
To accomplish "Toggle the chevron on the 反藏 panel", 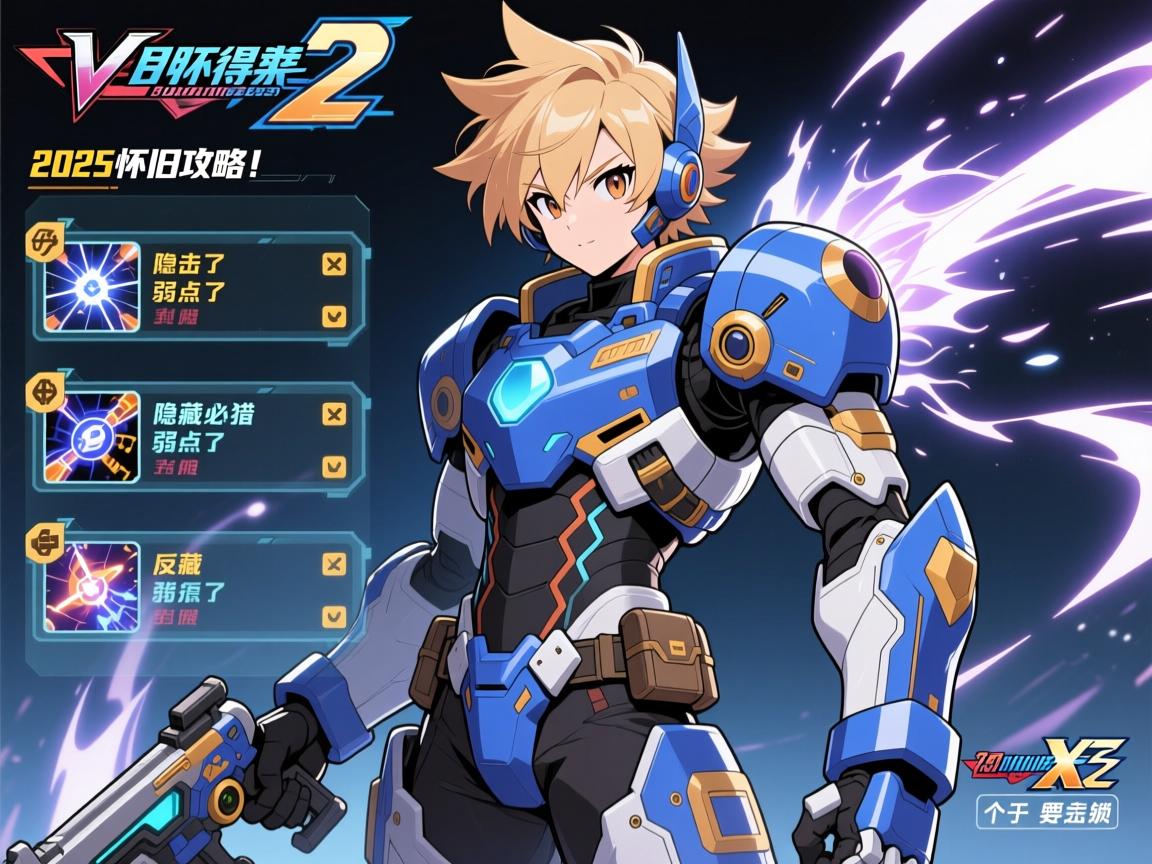I will point(335,615).
